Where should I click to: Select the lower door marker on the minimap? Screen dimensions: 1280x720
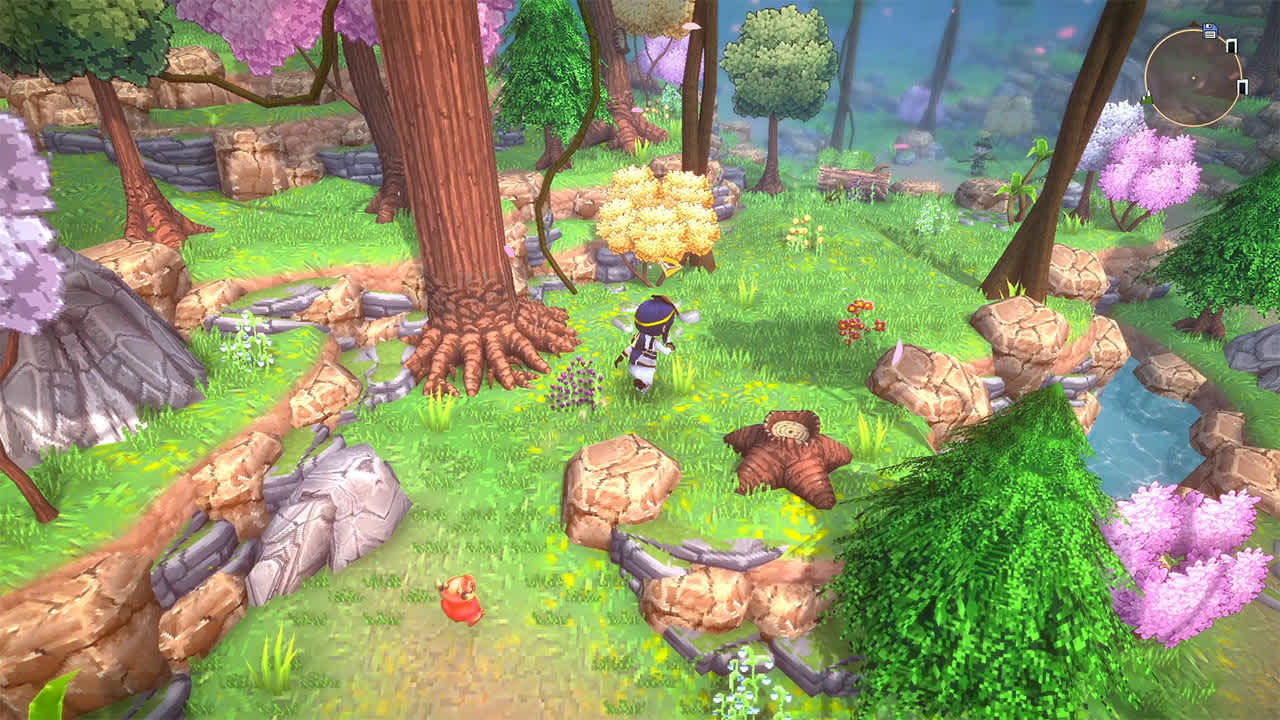tap(1243, 87)
